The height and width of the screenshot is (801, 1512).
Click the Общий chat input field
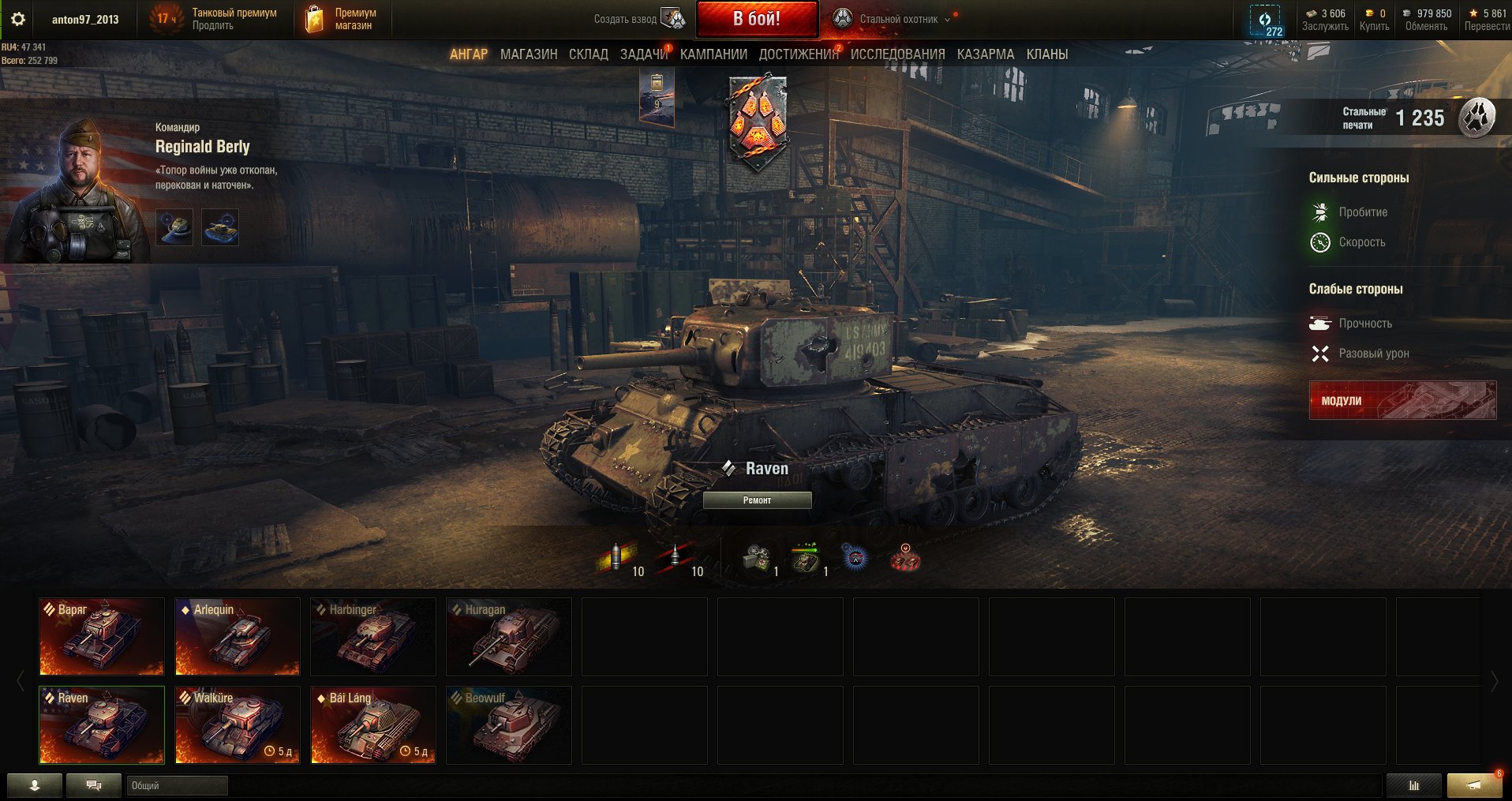(x=177, y=785)
